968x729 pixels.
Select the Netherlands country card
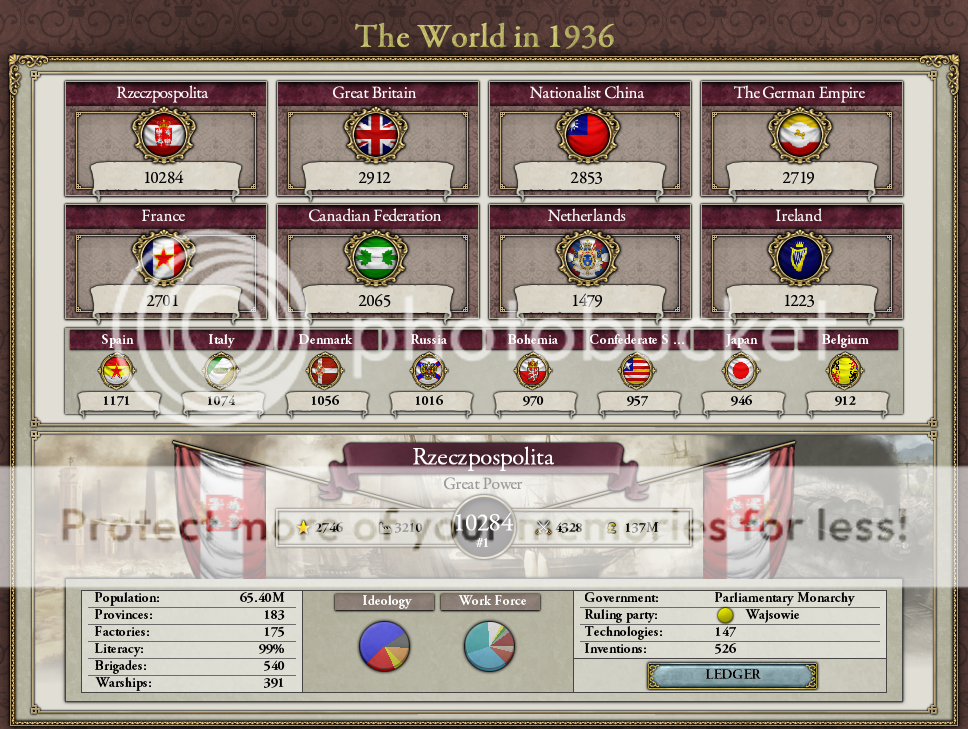pos(586,258)
